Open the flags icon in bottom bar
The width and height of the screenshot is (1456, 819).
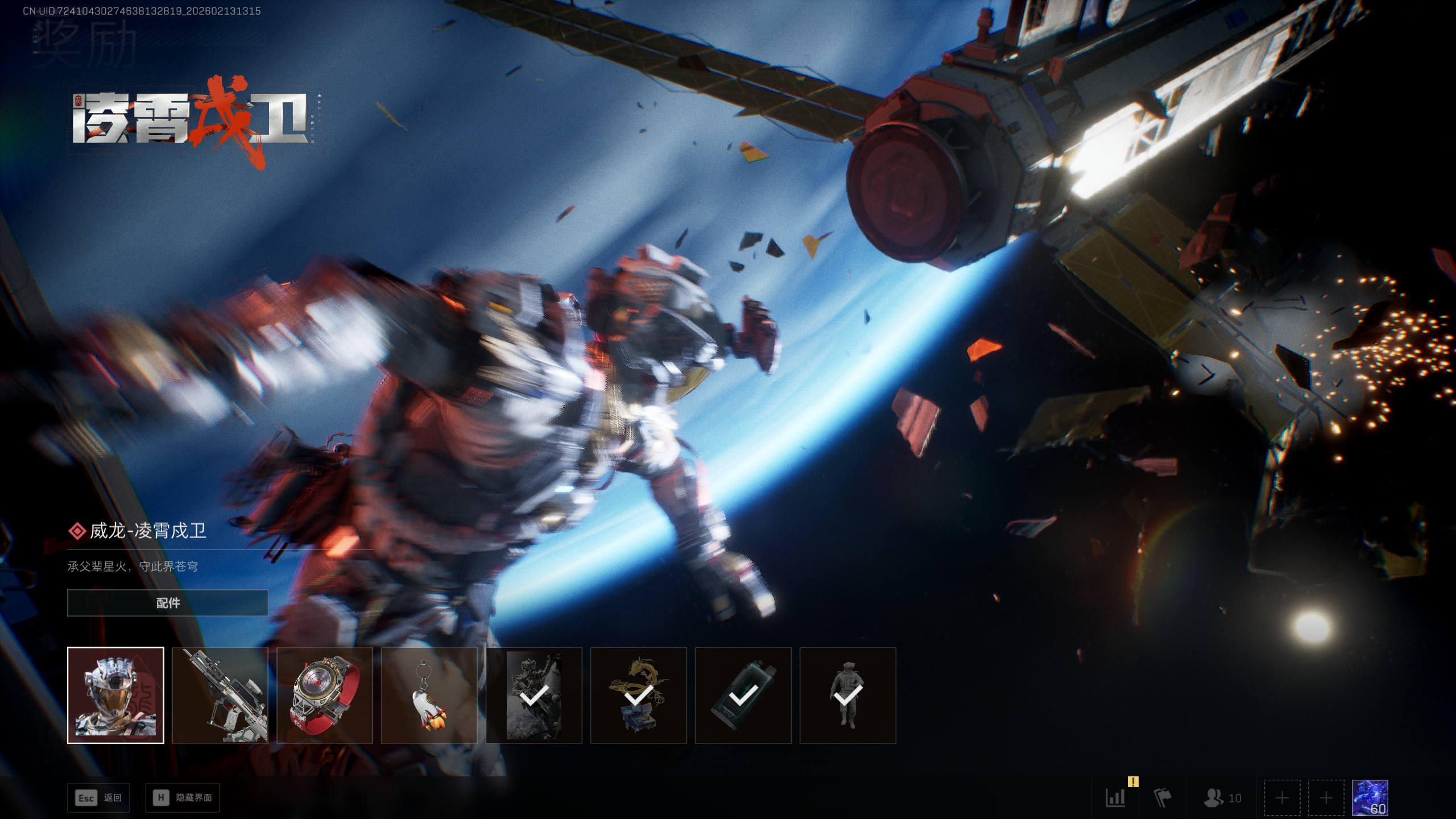point(1162,798)
